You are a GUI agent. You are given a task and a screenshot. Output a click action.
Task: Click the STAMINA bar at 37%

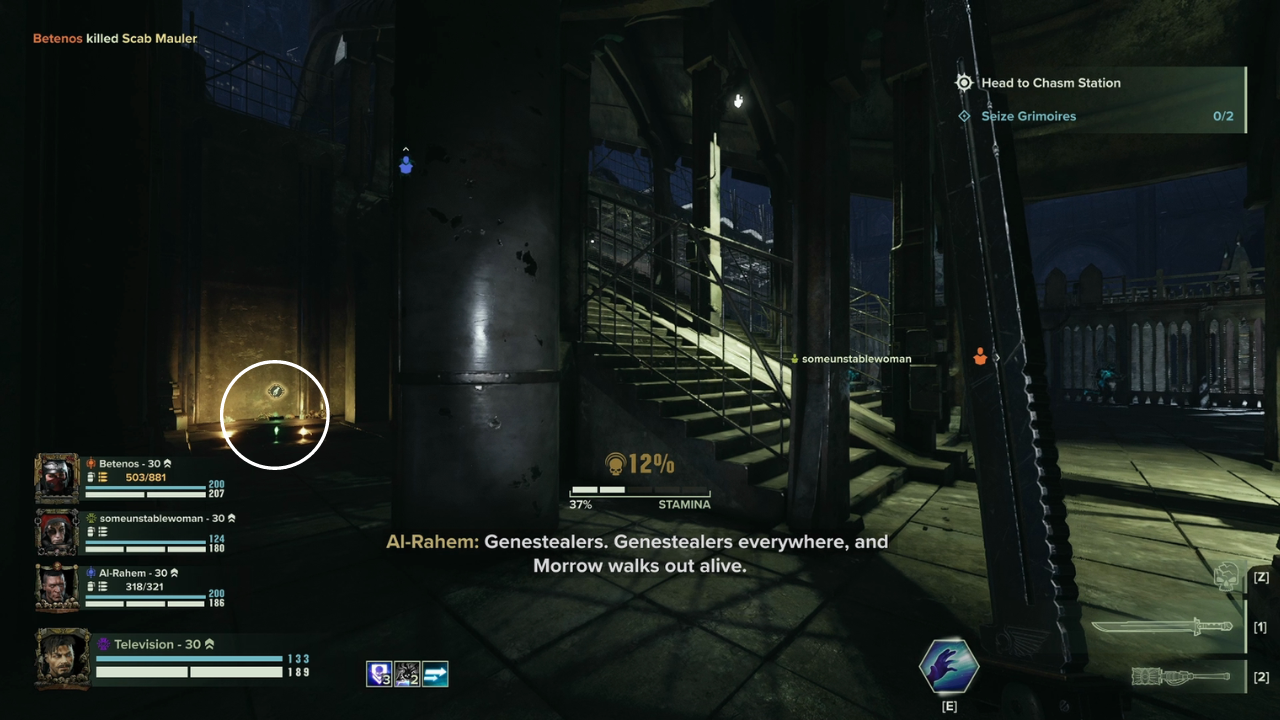(639, 492)
